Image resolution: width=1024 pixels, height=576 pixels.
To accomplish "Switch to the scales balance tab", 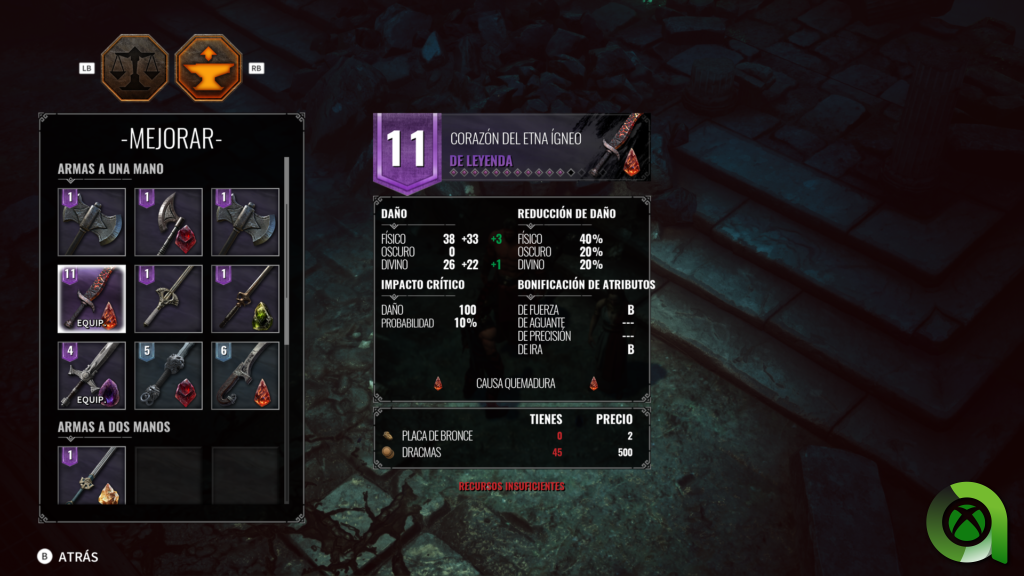I will pos(134,68).
